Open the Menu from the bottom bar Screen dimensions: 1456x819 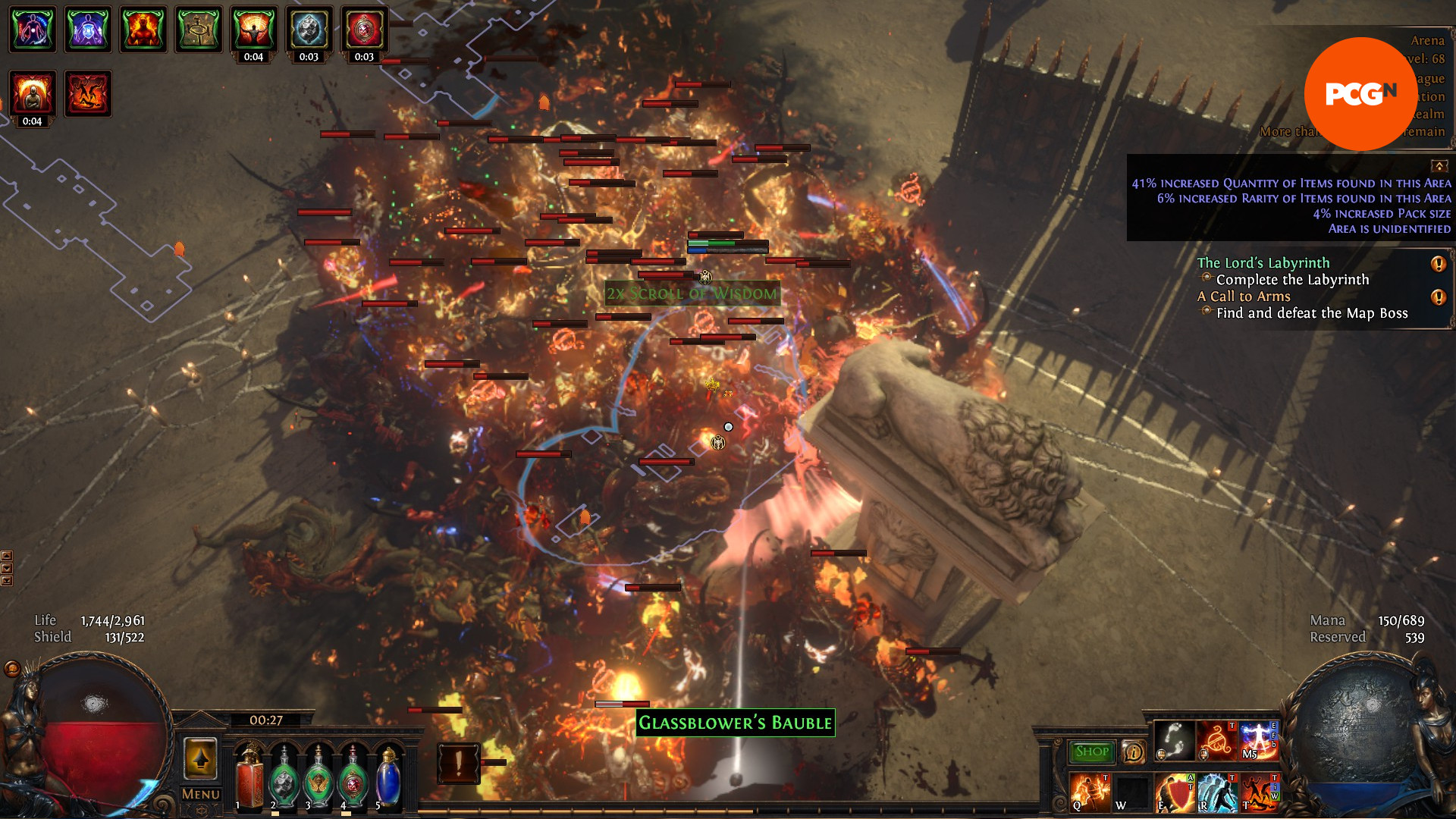click(199, 793)
